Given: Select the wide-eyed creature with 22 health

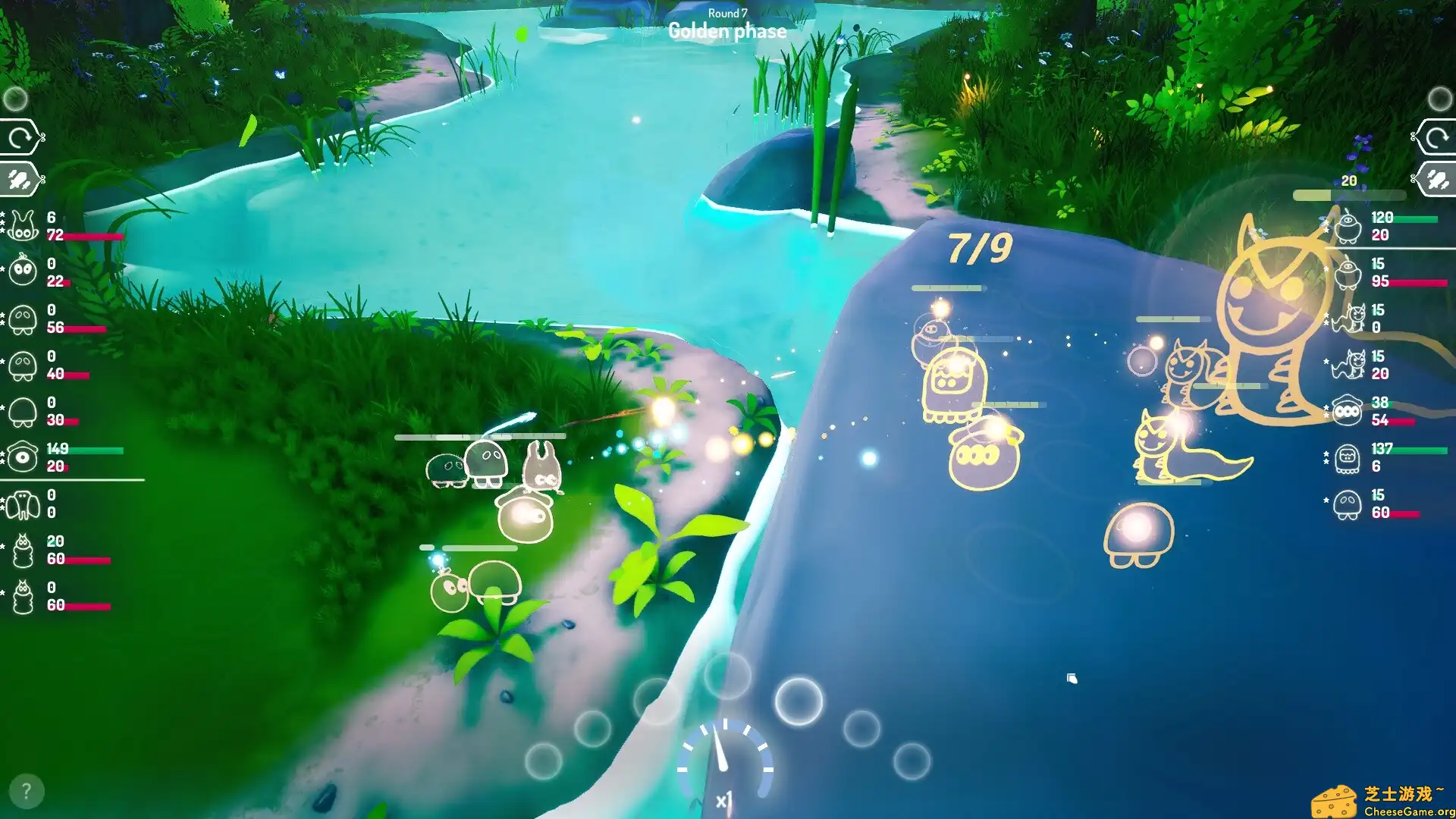Looking at the screenshot, I should click(x=23, y=271).
